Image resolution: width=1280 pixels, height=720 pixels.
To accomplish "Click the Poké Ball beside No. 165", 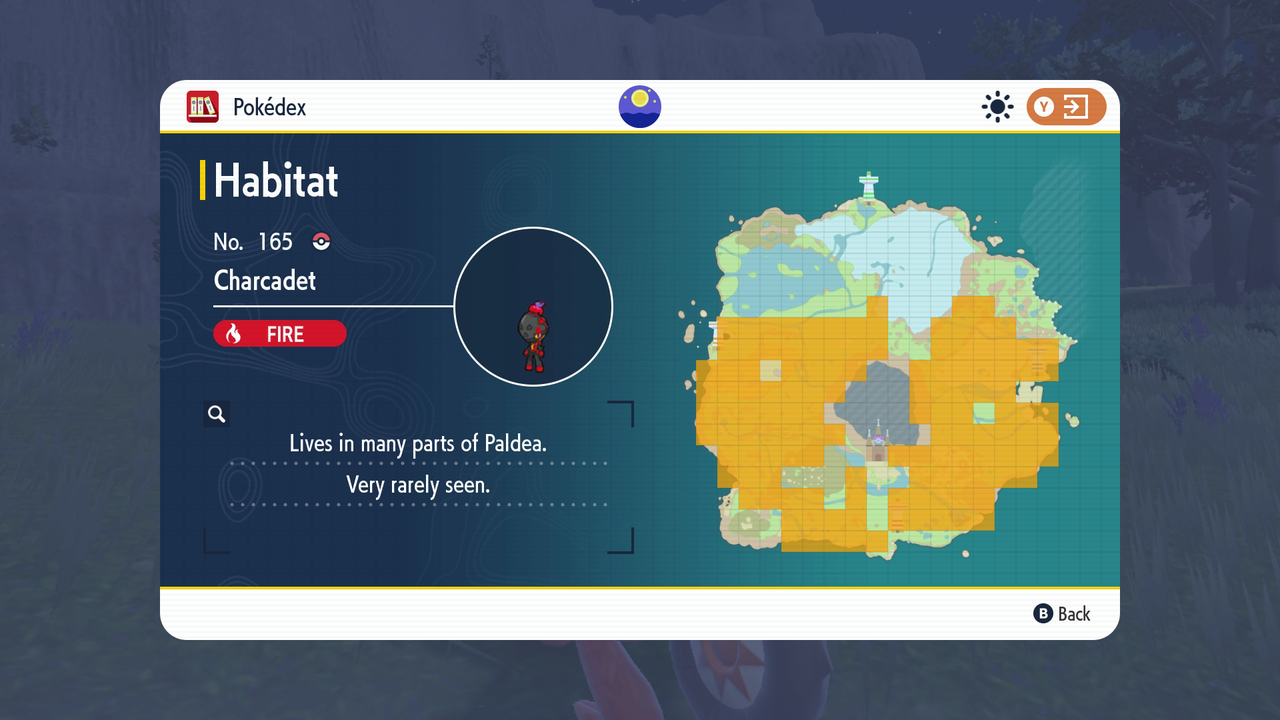I will [320, 241].
